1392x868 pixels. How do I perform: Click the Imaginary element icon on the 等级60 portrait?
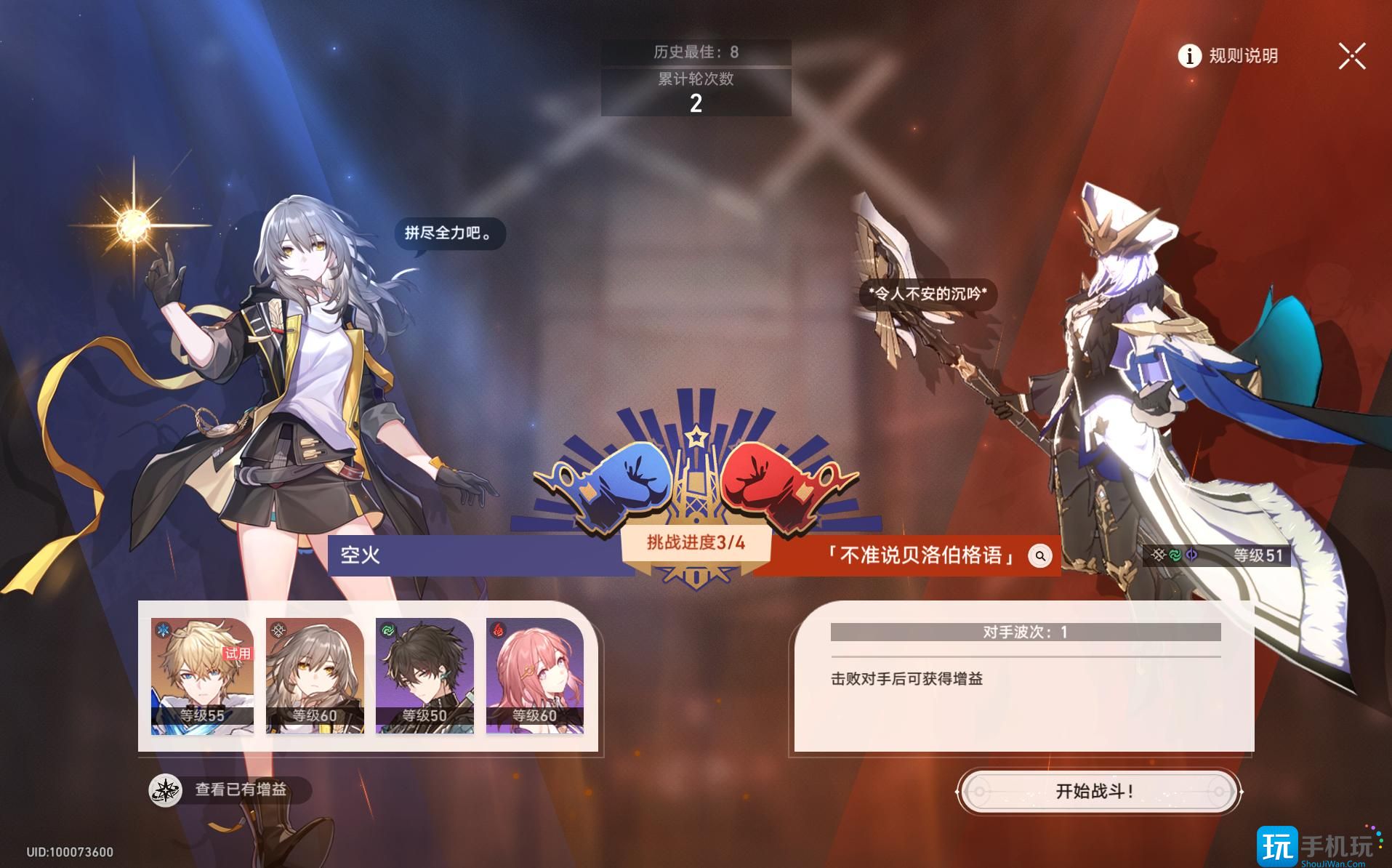(278, 631)
